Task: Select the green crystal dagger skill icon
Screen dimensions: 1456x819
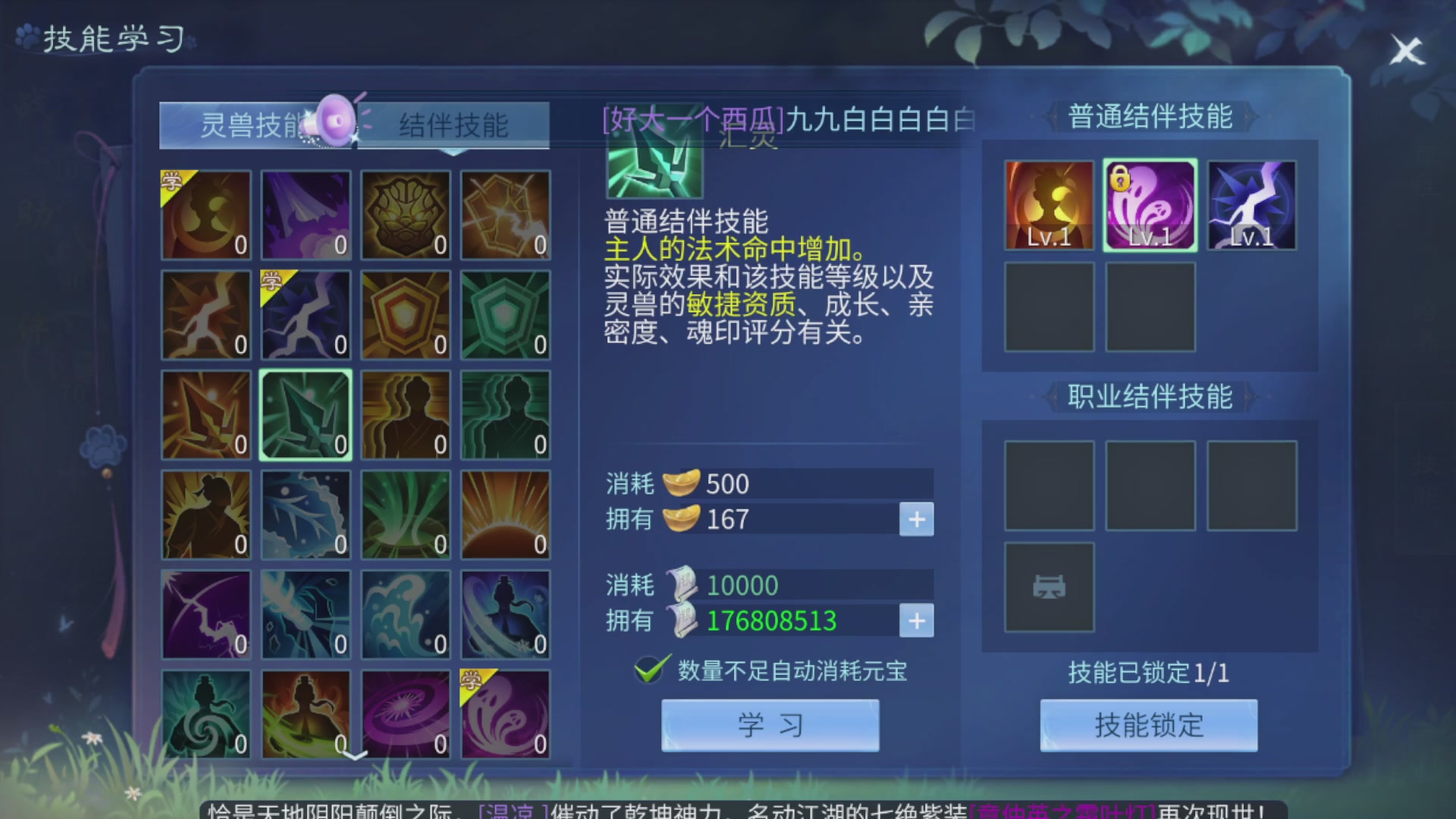Action: point(306,414)
